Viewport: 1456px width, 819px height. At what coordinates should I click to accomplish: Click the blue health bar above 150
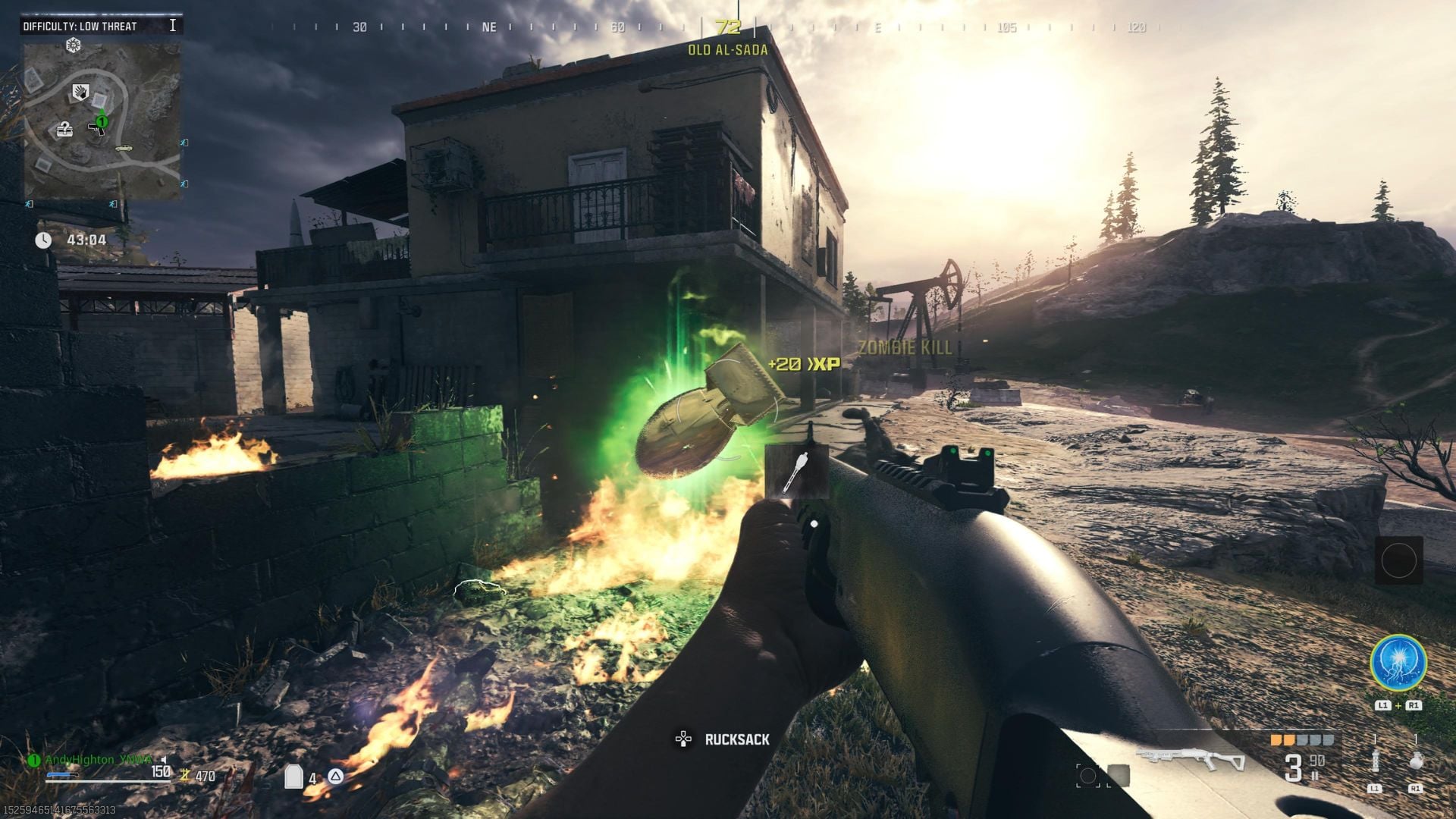pos(63,774)
